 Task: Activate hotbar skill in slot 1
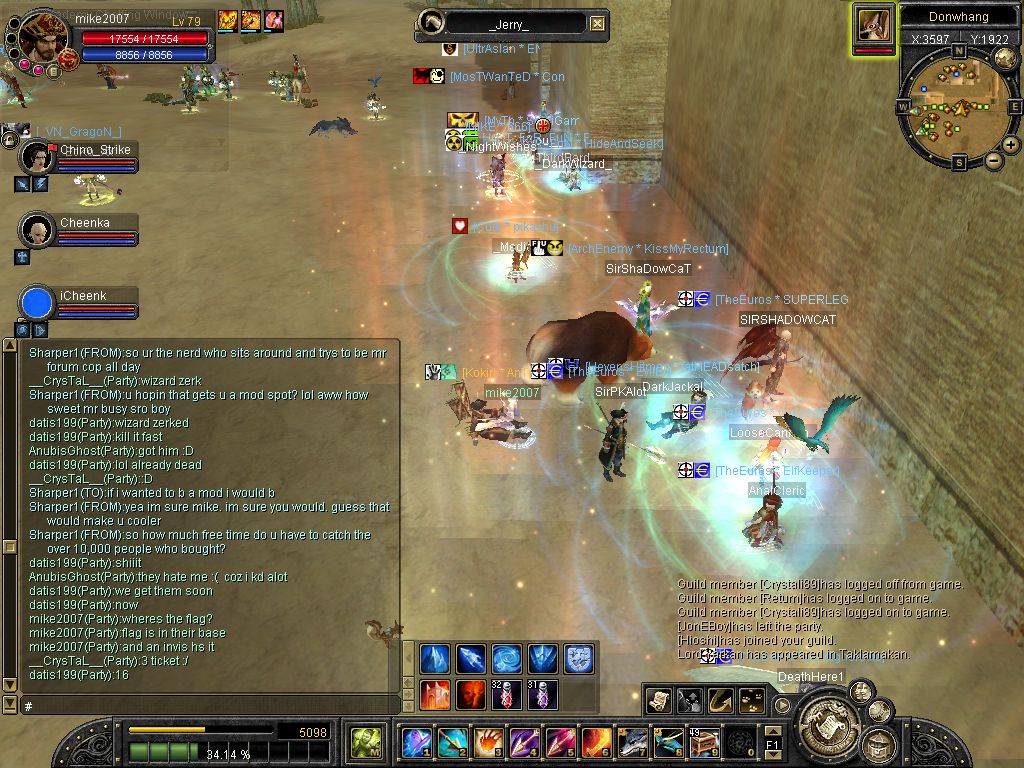coord(416,743)
